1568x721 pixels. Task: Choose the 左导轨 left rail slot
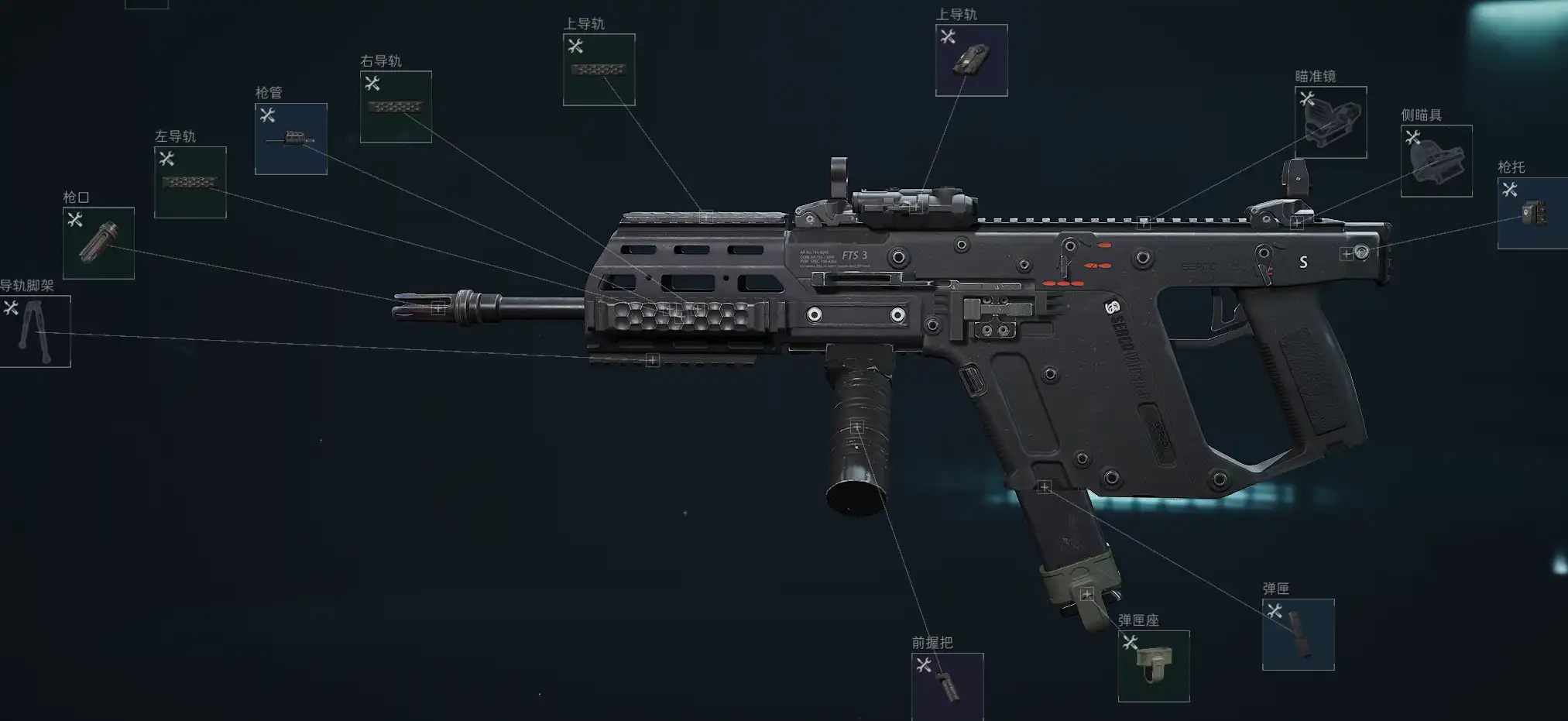190,183
